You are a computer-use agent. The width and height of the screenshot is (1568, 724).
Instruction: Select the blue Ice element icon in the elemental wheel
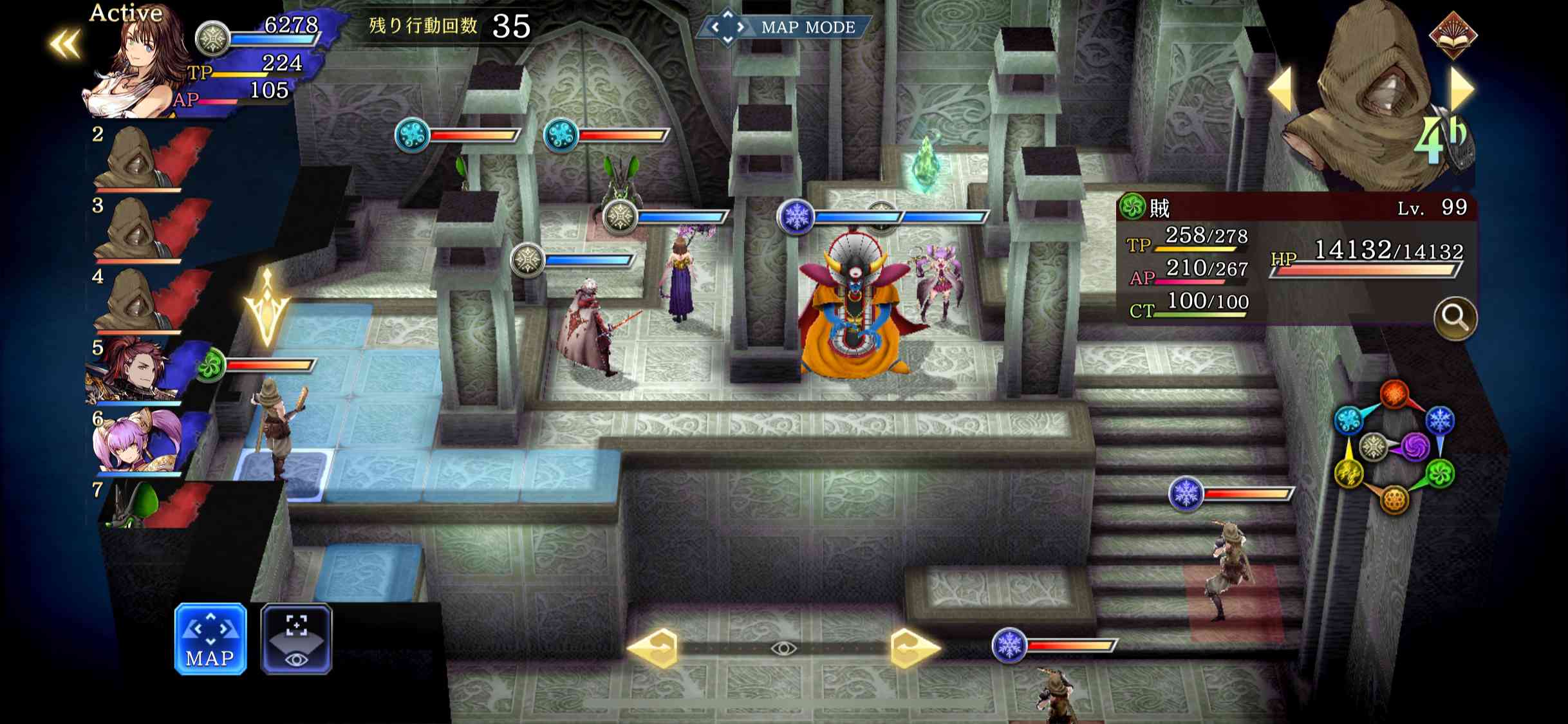1439,419
